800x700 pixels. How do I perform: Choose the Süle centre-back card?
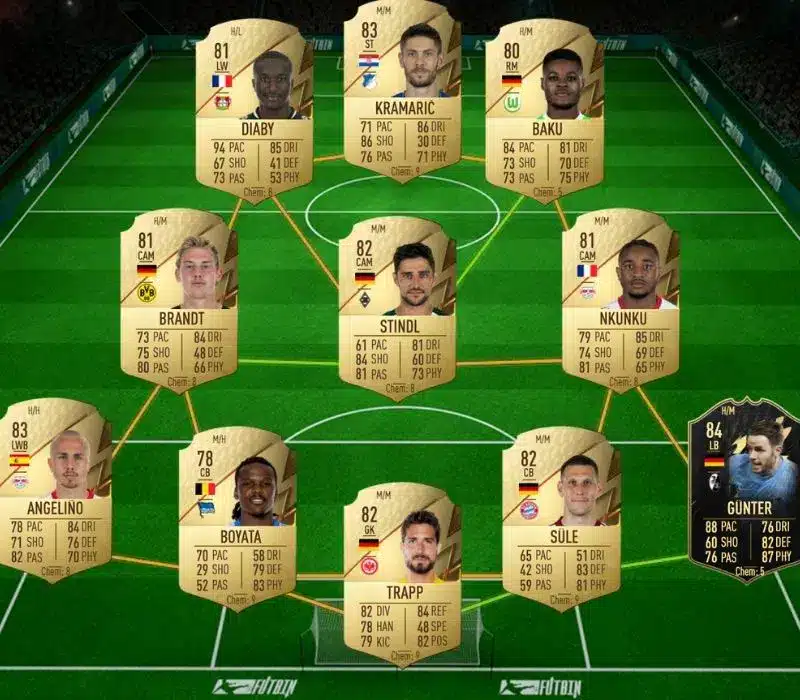[561, 515]
